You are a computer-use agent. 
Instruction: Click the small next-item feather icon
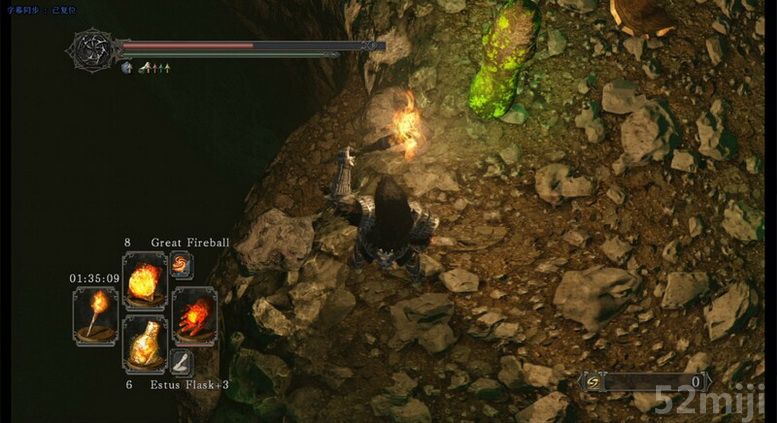point(182,363)
